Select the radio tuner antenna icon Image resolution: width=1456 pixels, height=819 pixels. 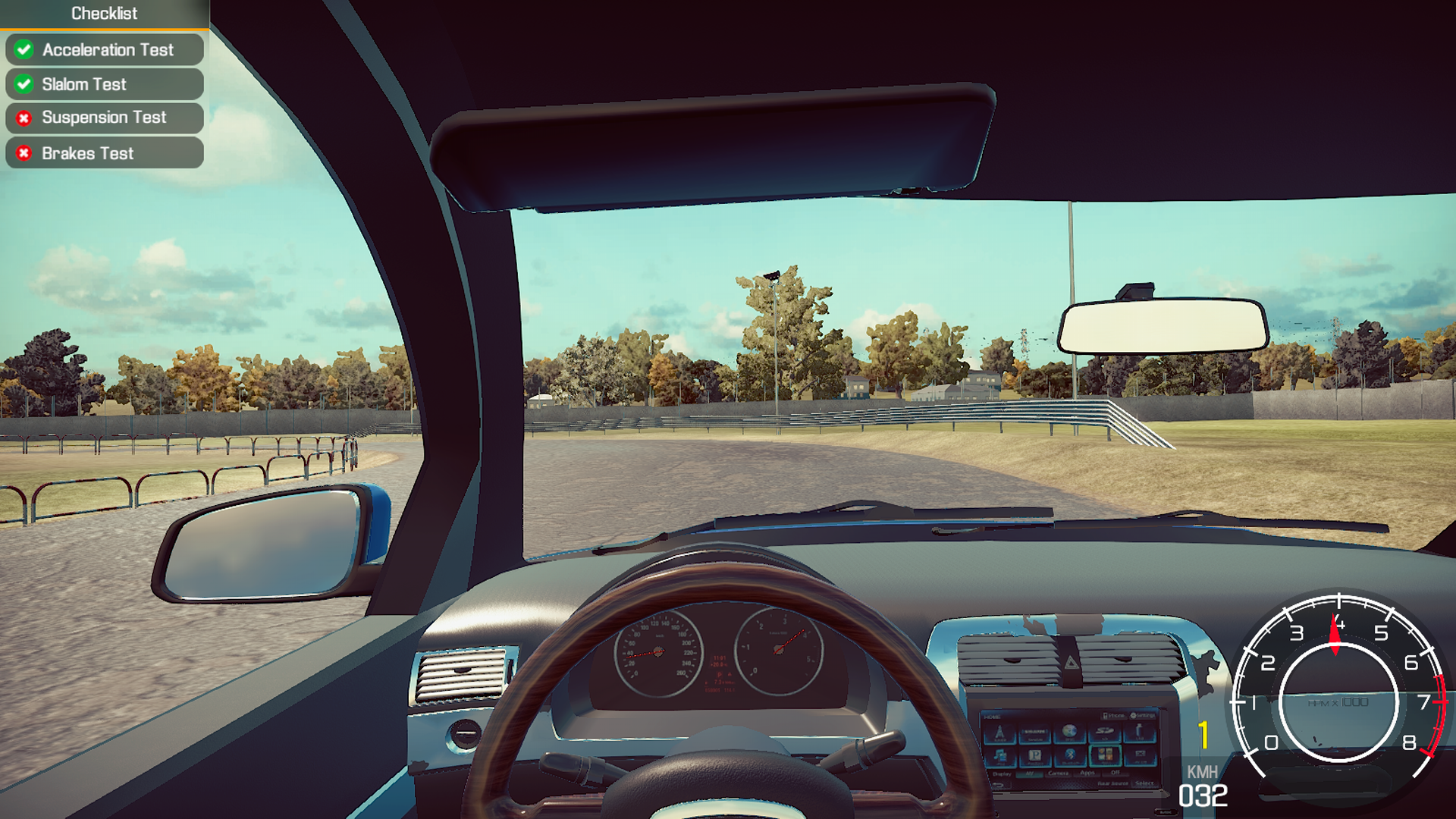click(x=999, y=732)
